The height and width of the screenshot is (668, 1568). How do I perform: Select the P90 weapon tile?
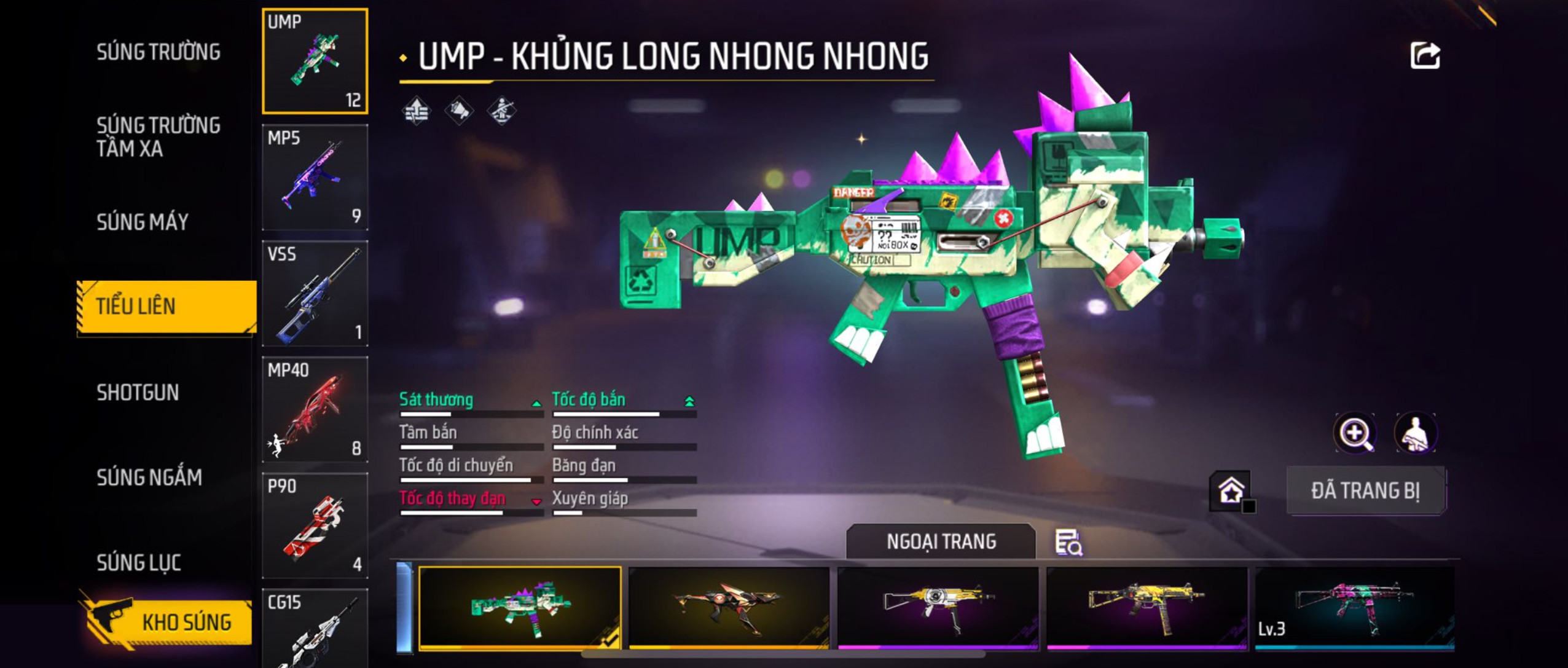[x=315, y=525]
